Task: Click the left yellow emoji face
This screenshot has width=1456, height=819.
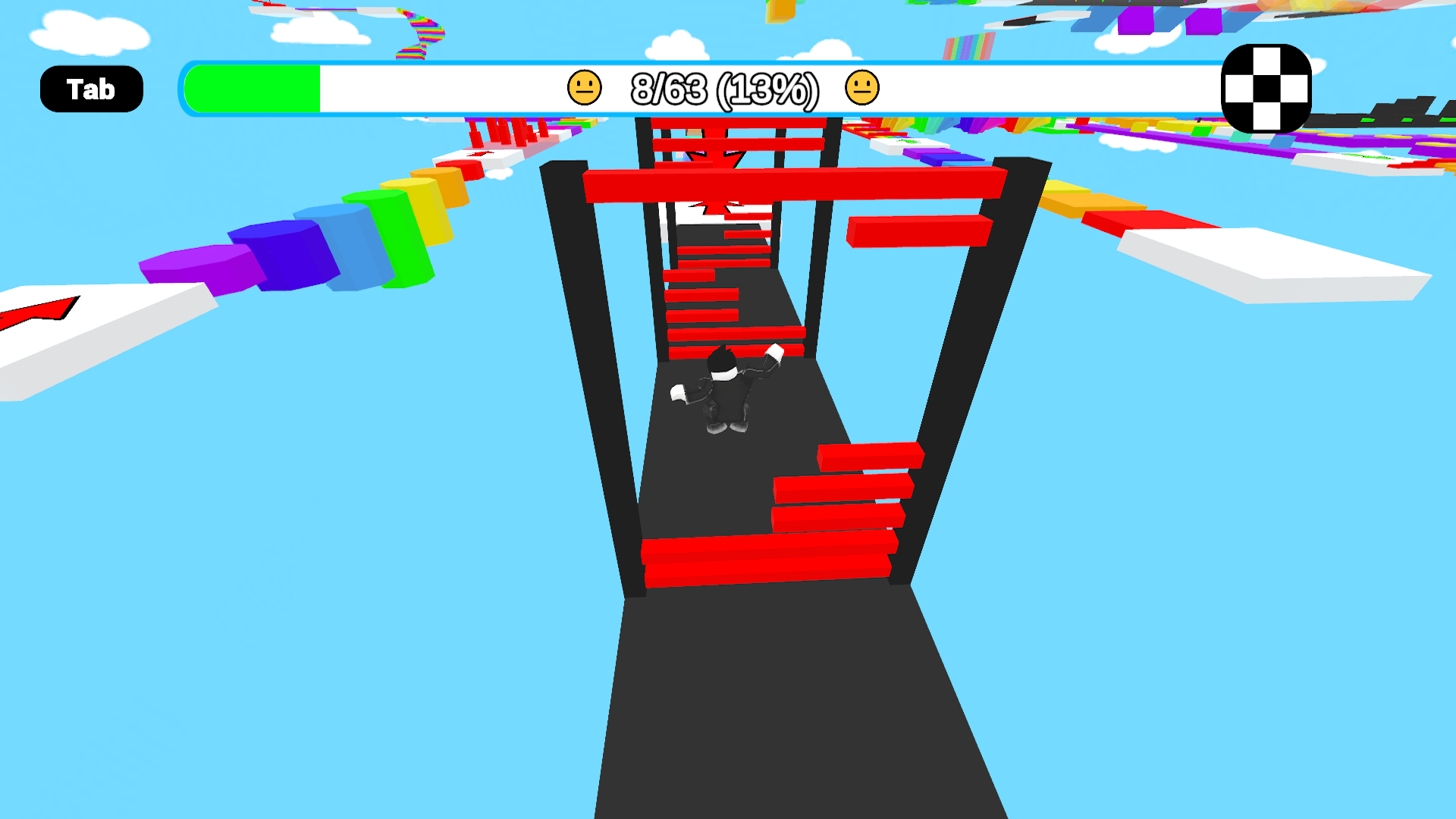Action: tap(584, 88)
